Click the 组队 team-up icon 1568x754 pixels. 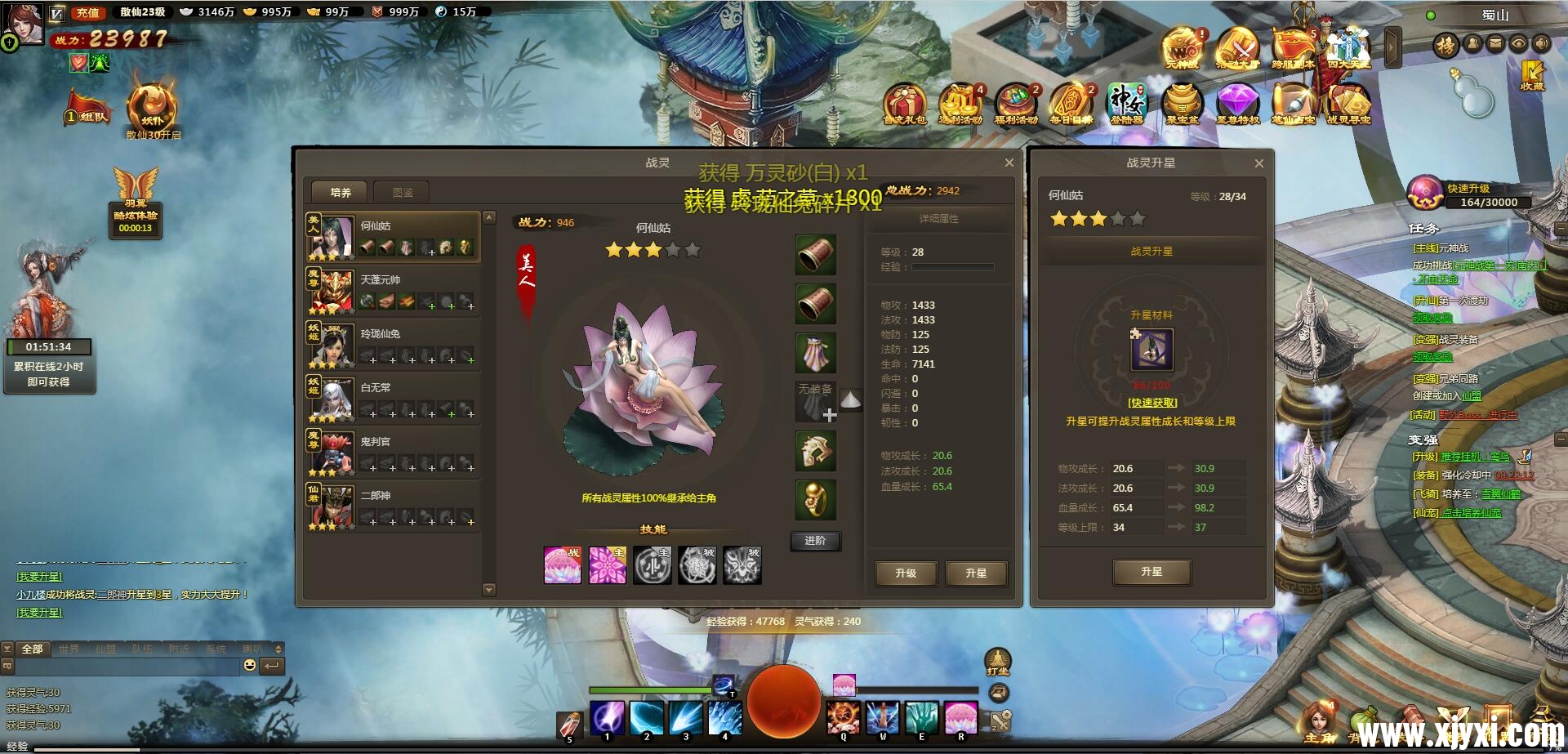click(87, 105)
